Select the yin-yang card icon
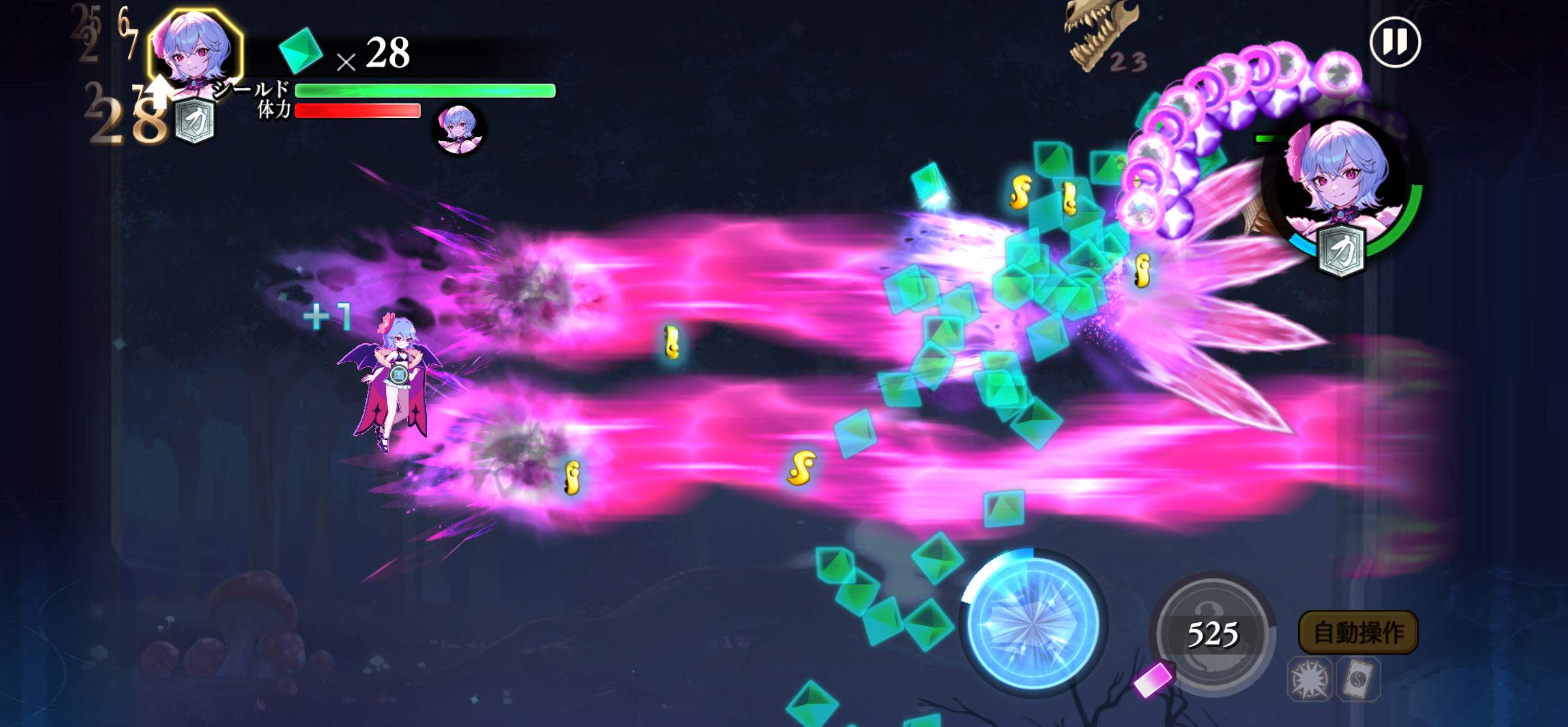The height and width of the screenshot is (727, 1568). (x=1358, y=679)
